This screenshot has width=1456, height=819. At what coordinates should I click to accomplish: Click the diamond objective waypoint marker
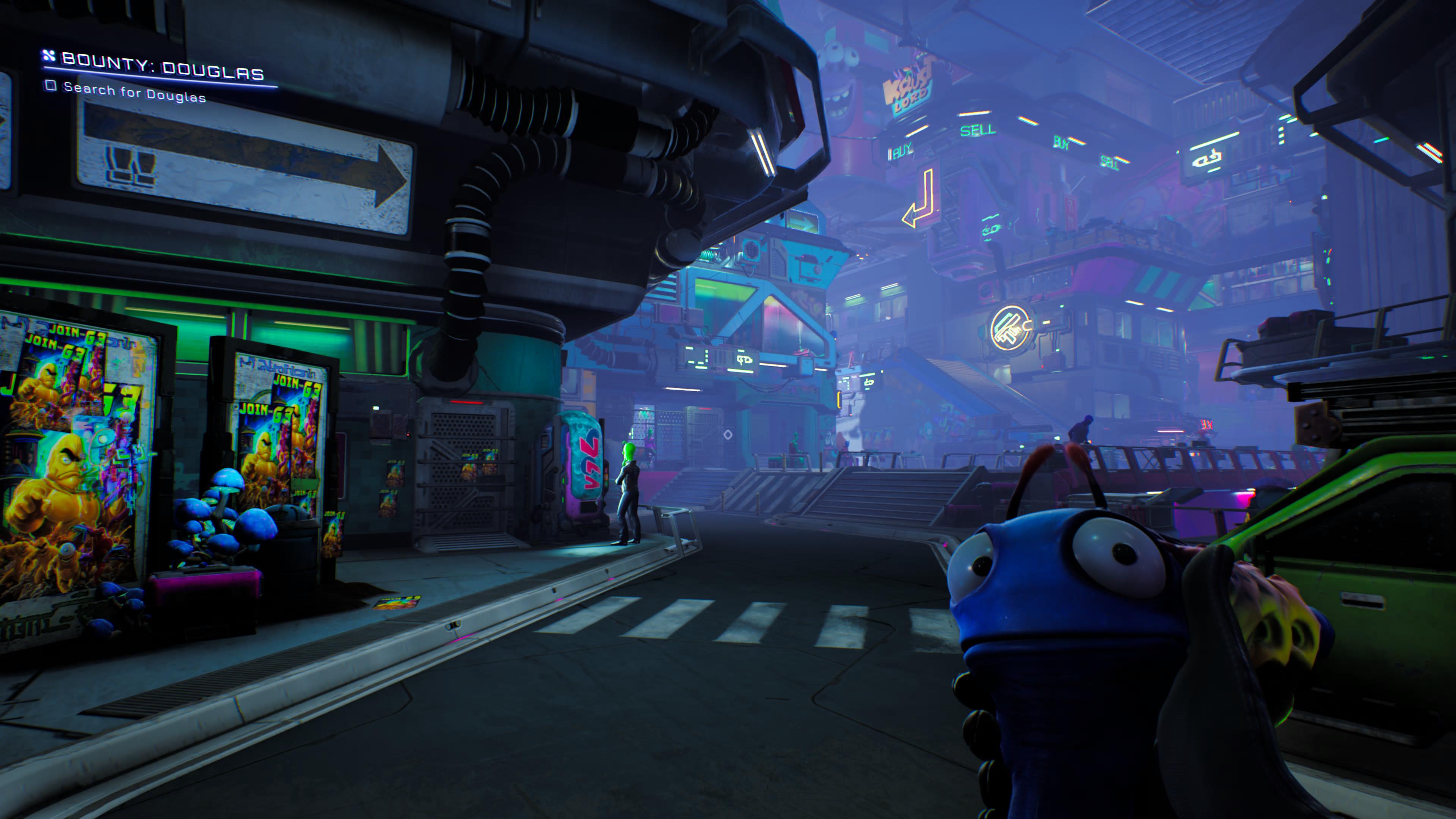tap(728, 434)
